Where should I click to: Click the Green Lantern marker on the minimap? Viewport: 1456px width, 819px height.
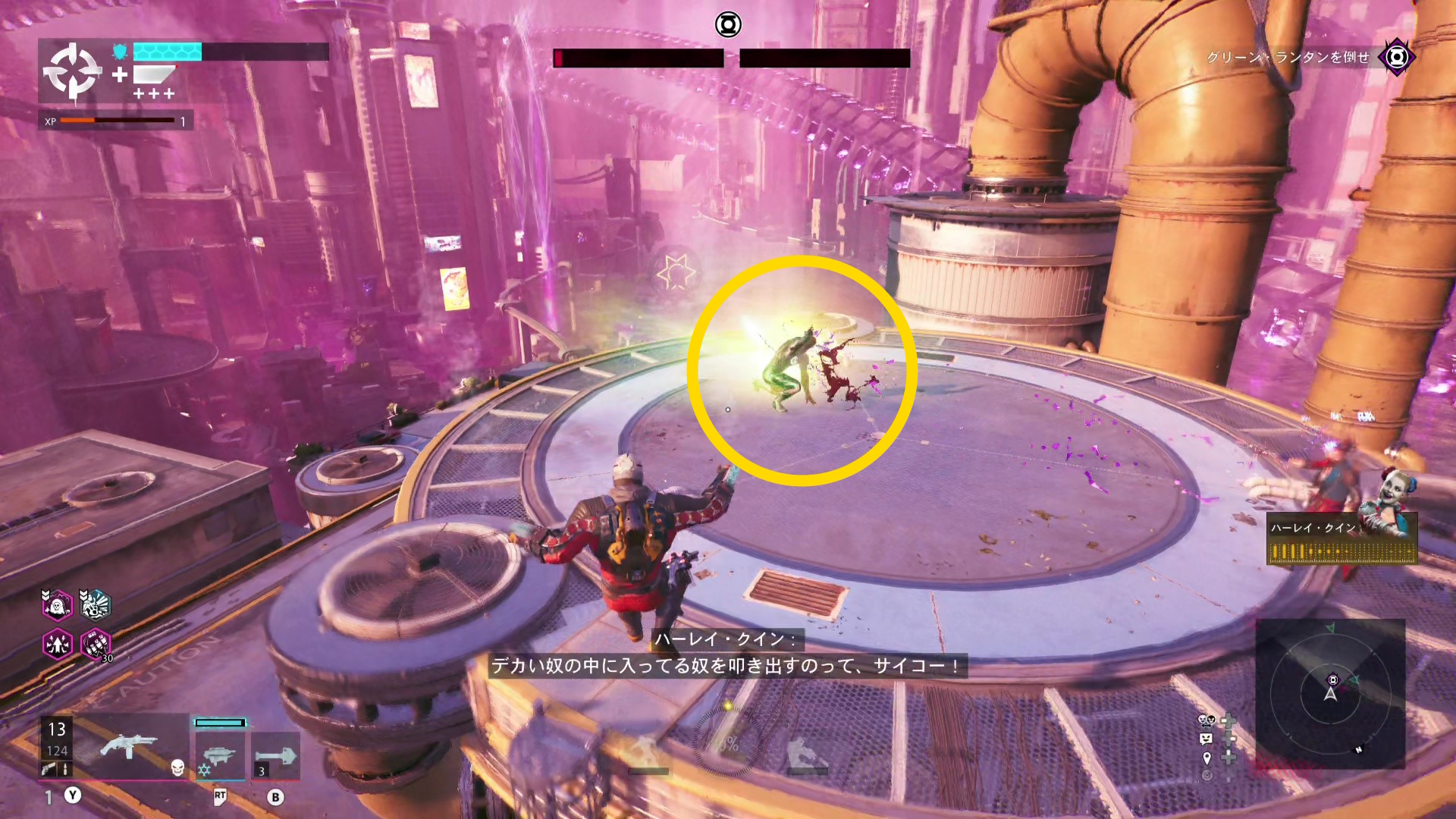(1333, 679)
